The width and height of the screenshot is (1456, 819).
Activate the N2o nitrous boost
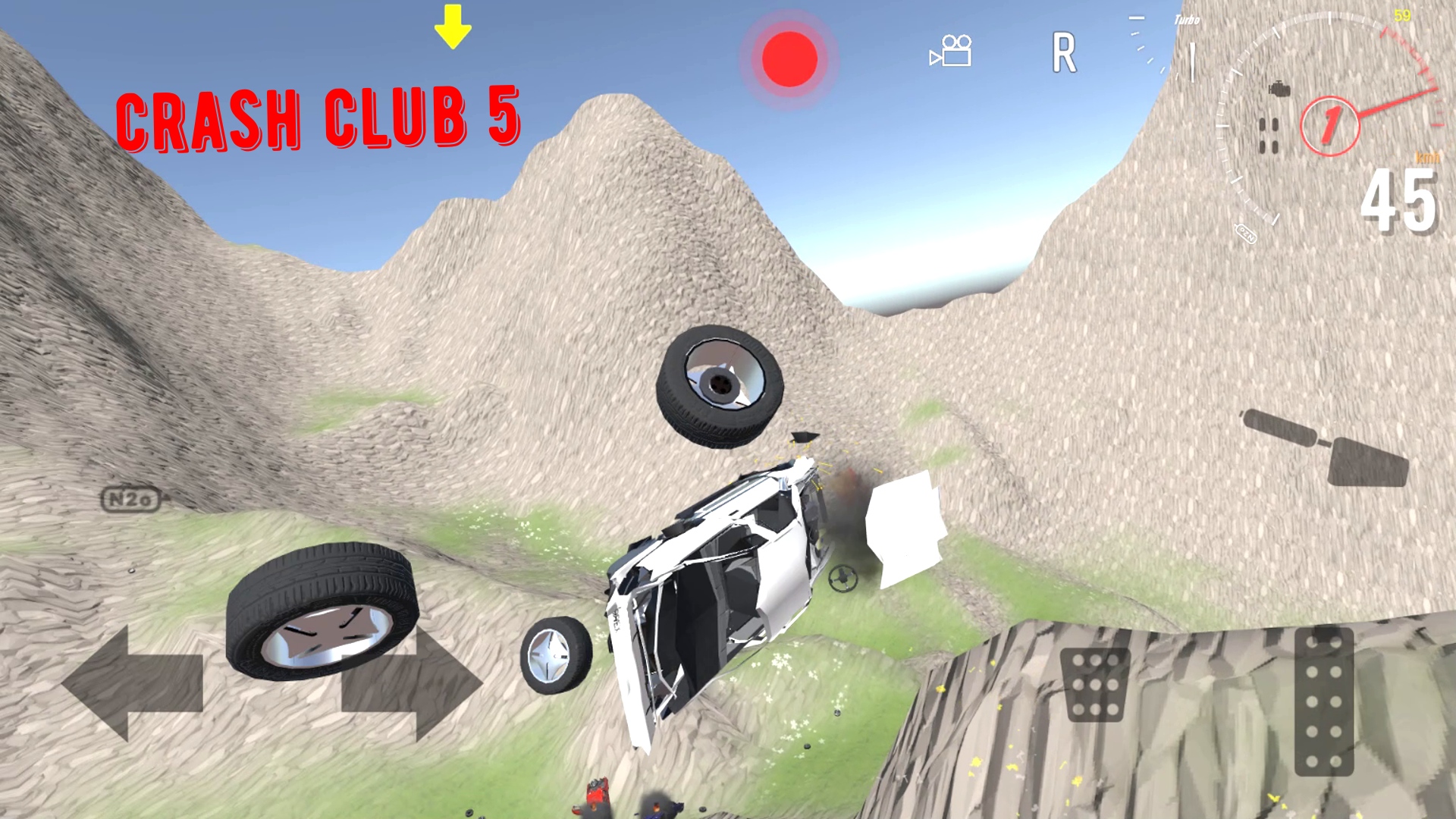(x=131, y=498)
